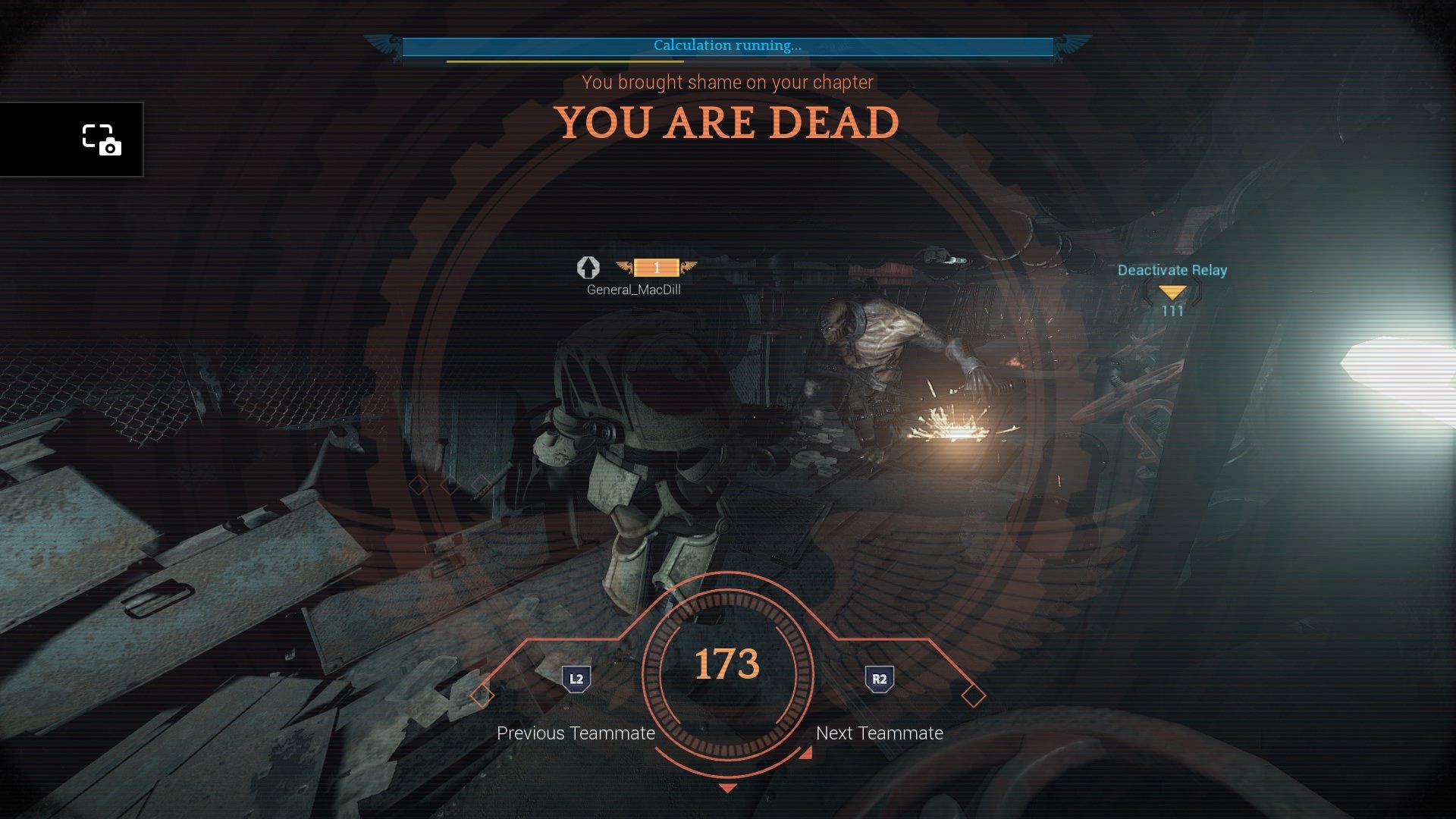Select Next Teammate
The height and width of the screenshot is (819, 1456).
click(879, 733)
